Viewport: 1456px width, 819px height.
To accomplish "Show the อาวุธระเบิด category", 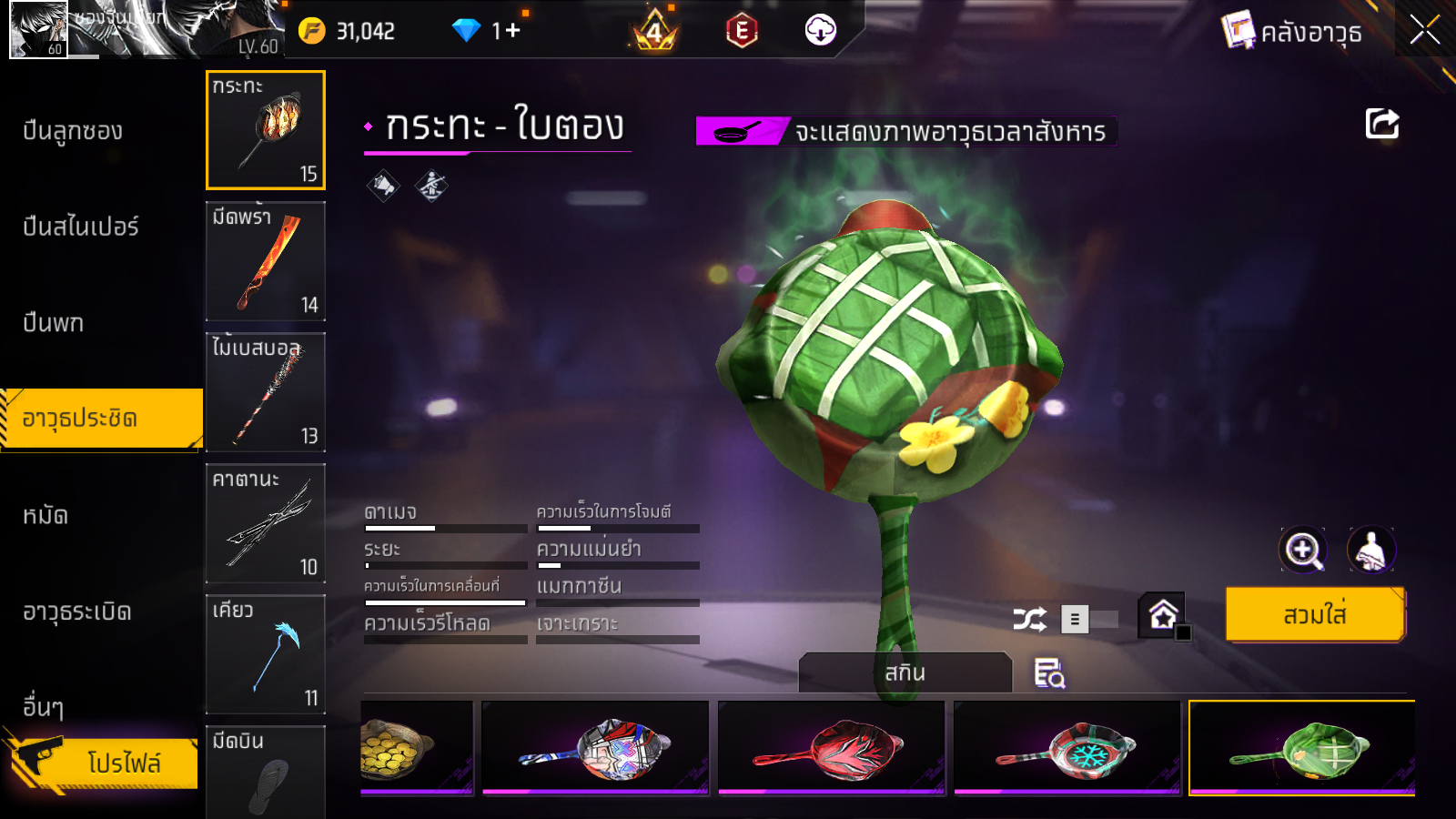I will click(76, 612).
